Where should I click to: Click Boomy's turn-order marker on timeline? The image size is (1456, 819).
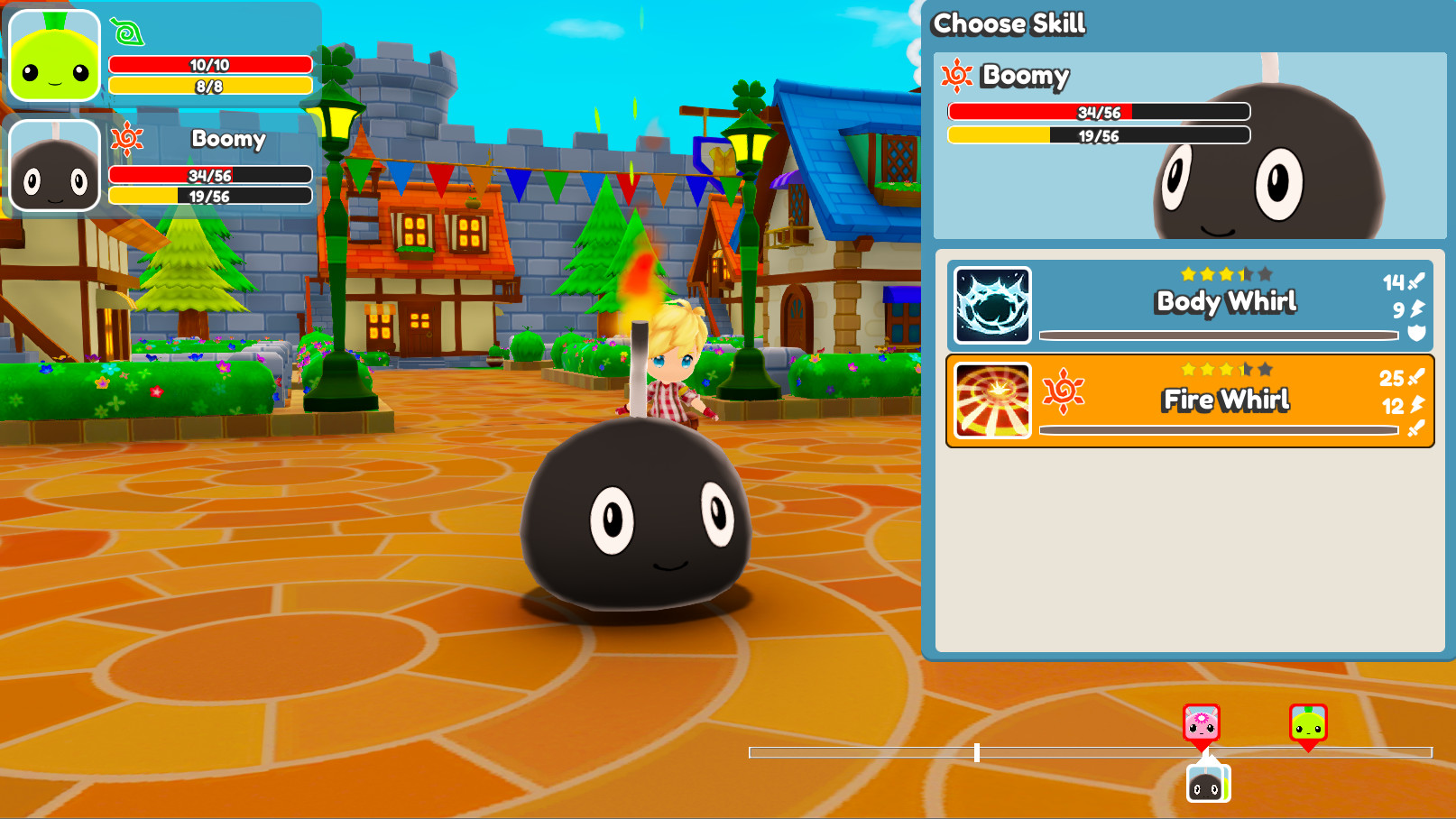coord(1208,783)
